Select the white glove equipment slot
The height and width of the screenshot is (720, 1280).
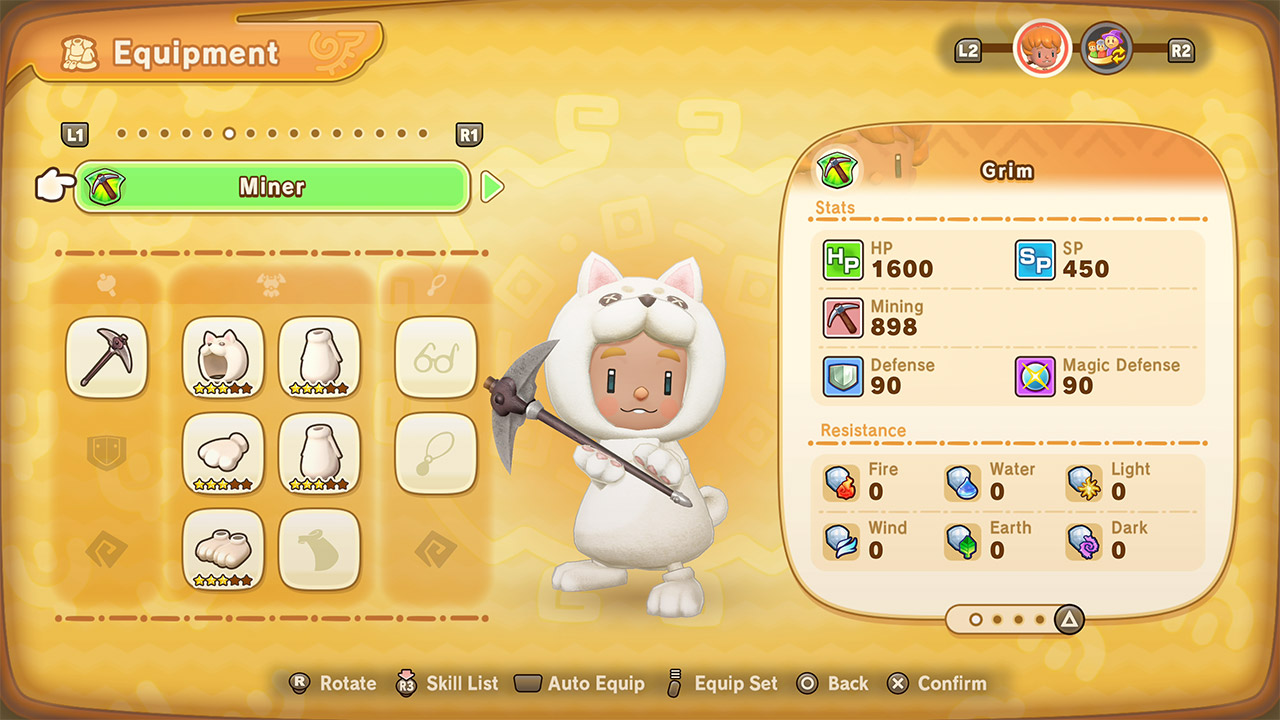(x=223, y=453)
